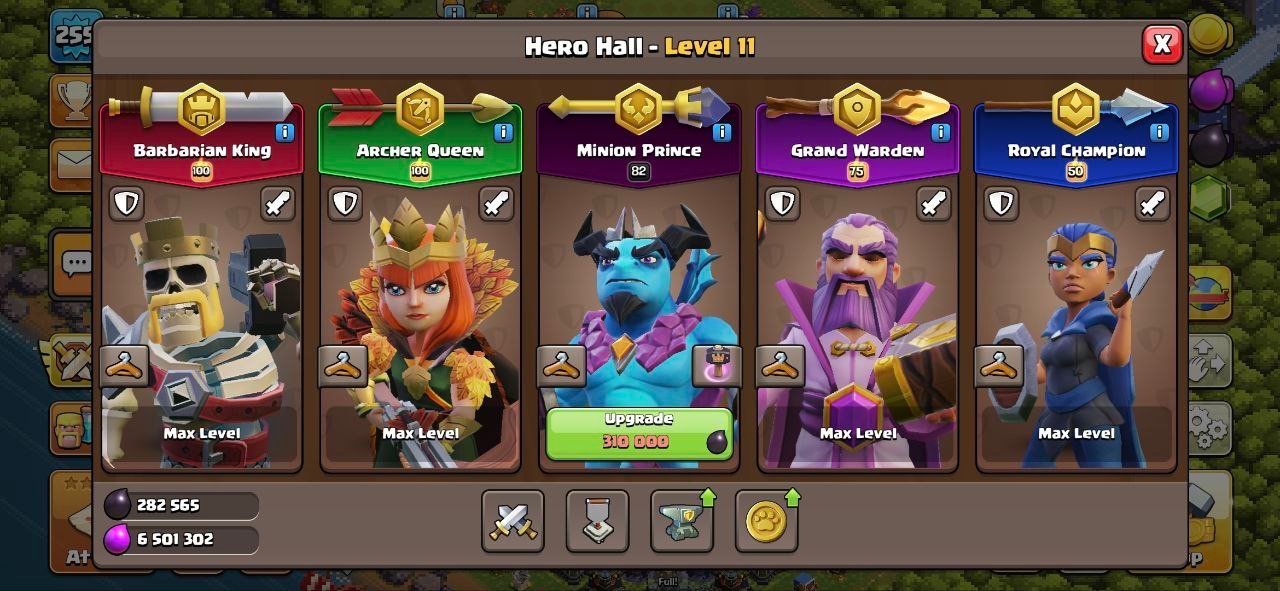The image size is (1280, 591).
Task: Use hammer icon on Minion Prince
Action: 717,367
